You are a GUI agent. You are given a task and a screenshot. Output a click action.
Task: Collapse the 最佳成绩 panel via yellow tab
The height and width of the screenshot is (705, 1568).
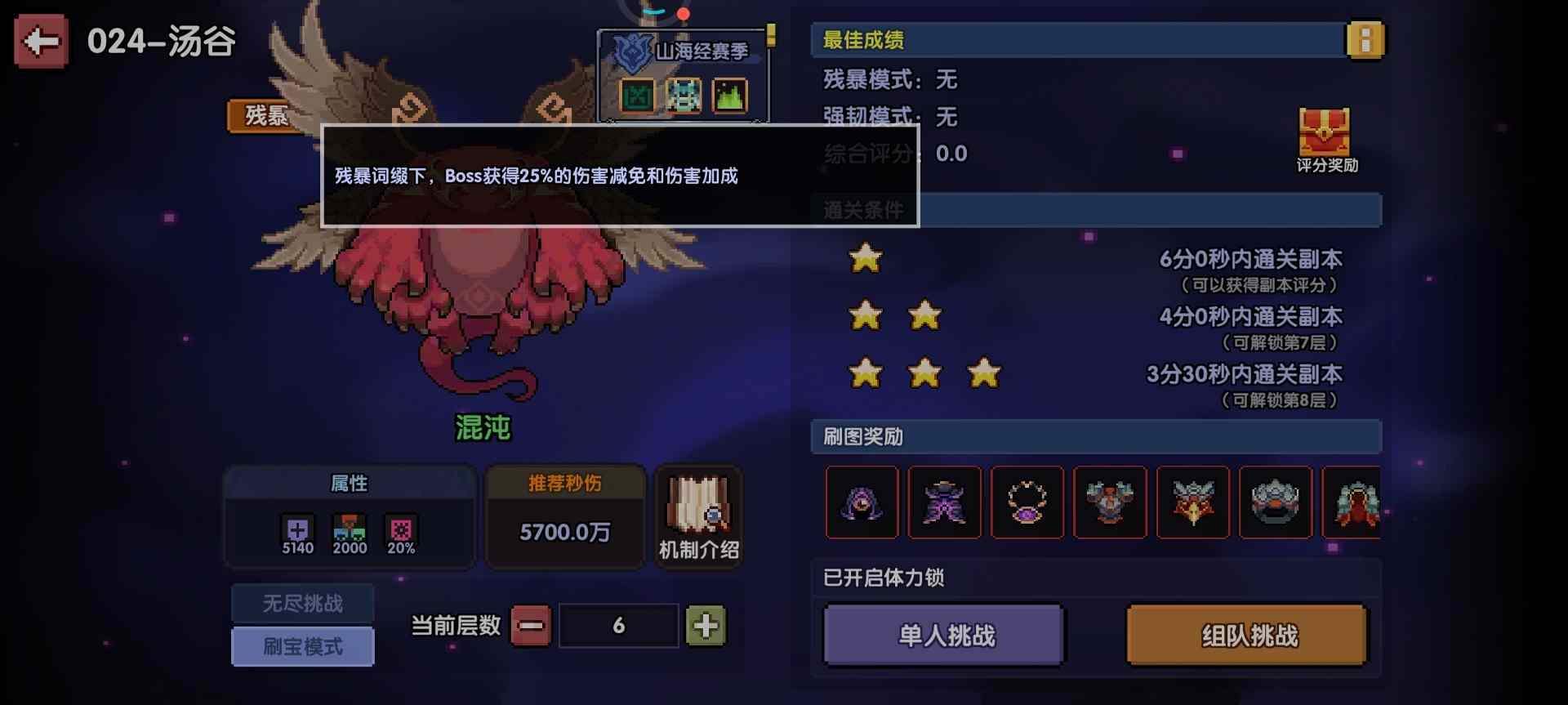pos(1365,38)
